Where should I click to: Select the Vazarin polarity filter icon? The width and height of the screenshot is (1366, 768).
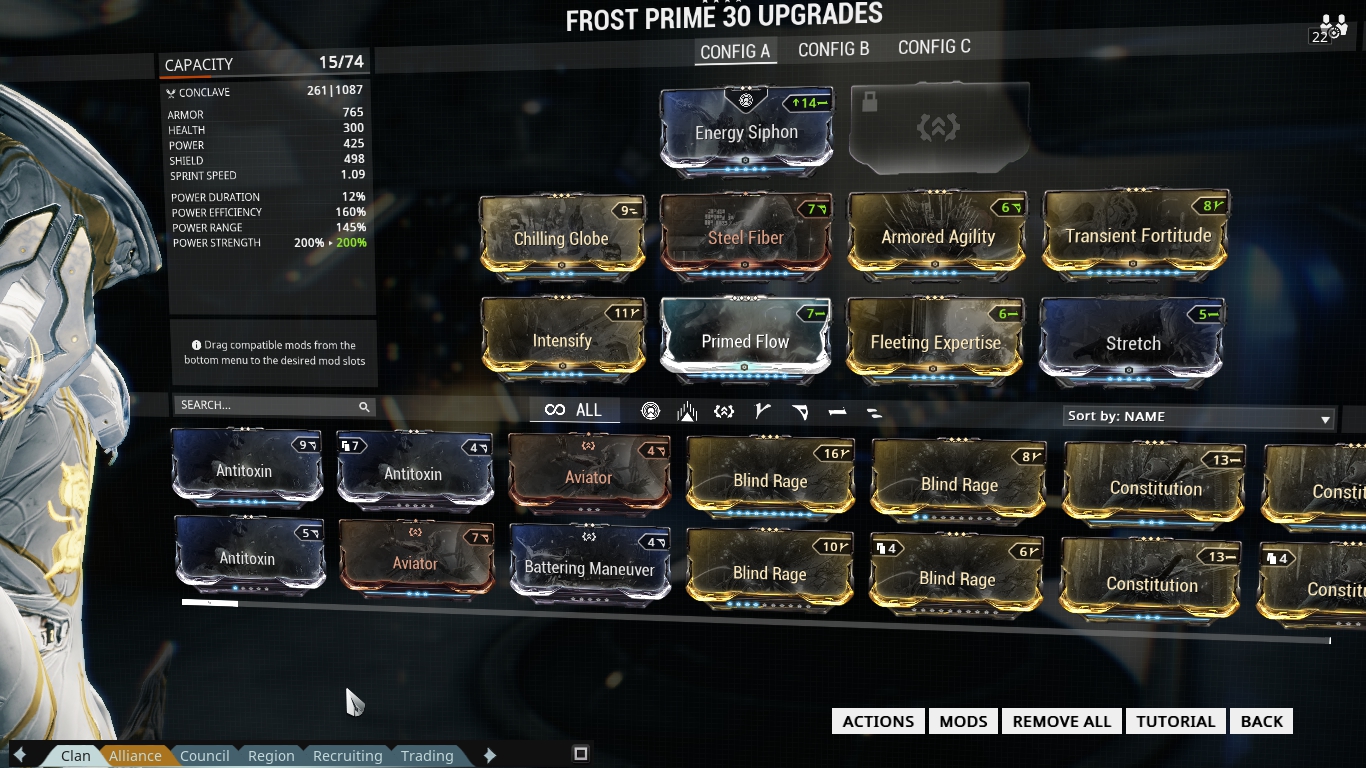[x=800, y=410]
